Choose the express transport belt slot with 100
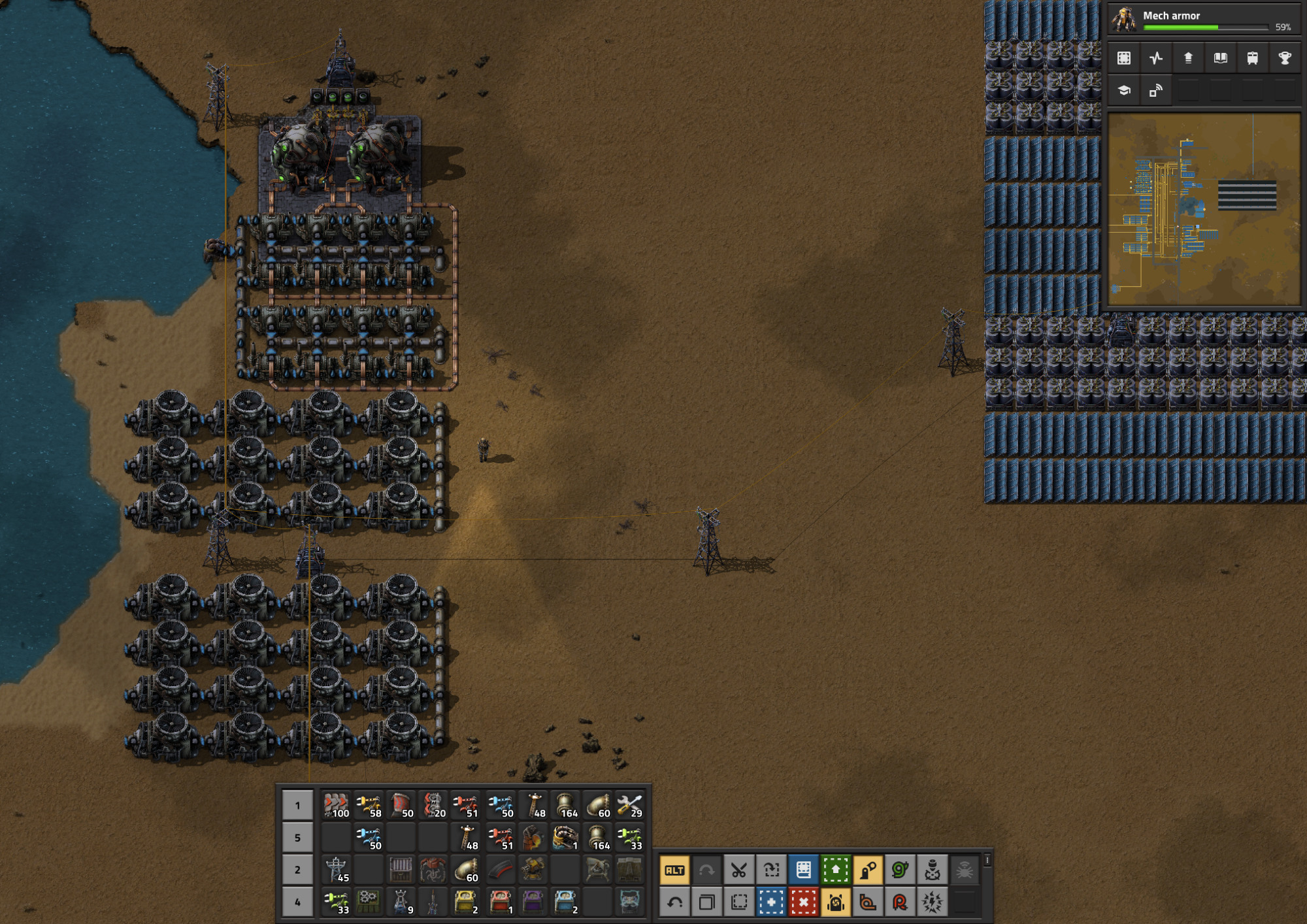 [x=337, y=805]
